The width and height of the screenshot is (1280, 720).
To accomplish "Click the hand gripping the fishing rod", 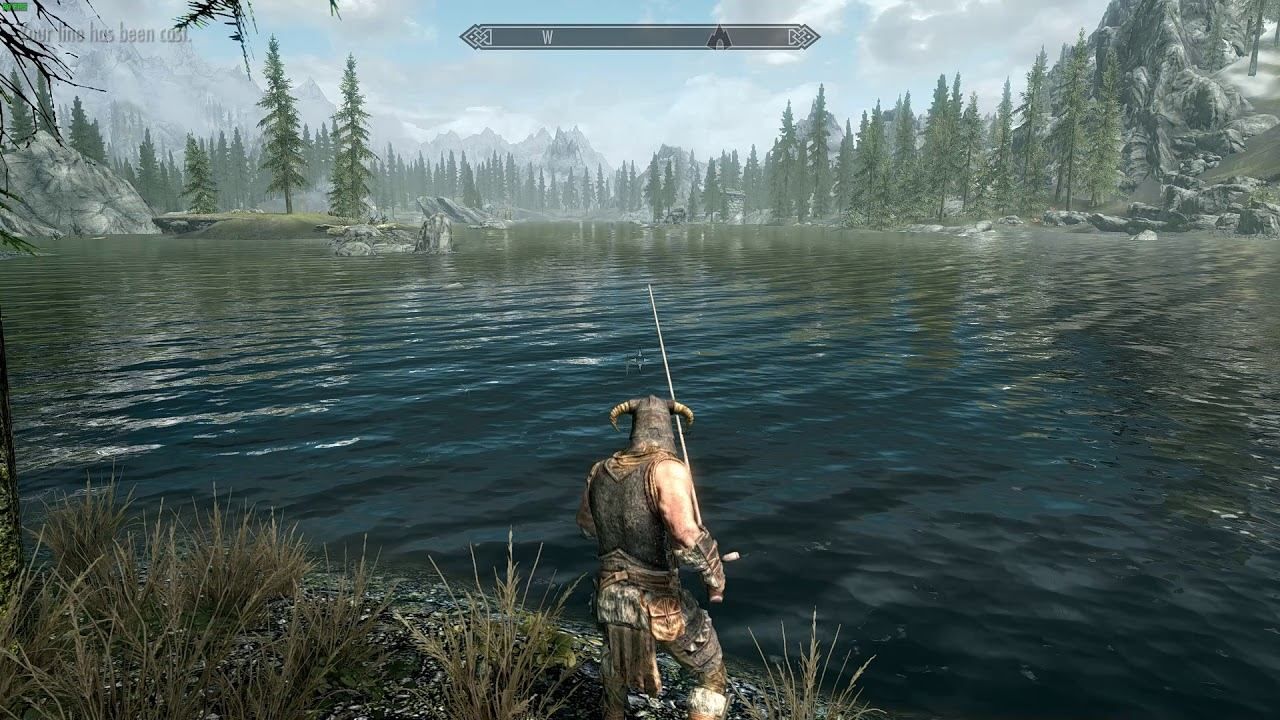I will coord(710,565).
